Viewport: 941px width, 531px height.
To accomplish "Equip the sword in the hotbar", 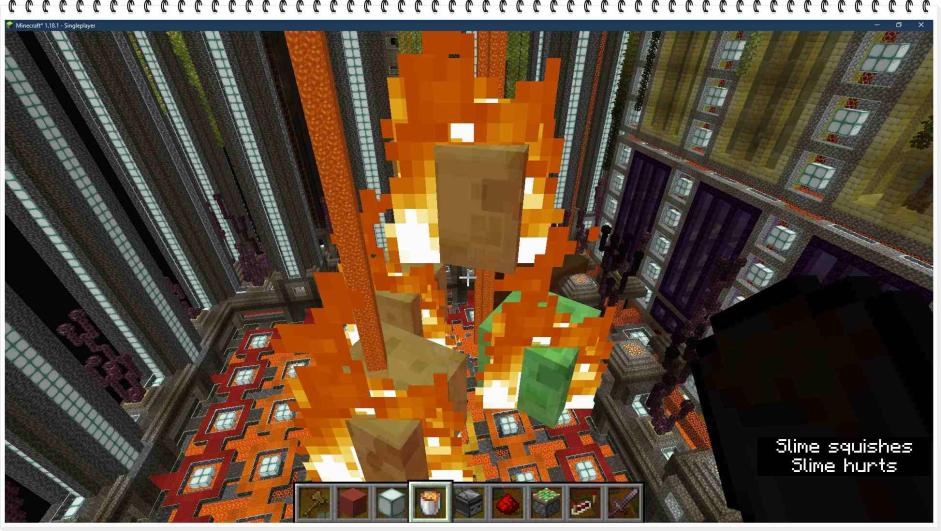I will 622,501.
